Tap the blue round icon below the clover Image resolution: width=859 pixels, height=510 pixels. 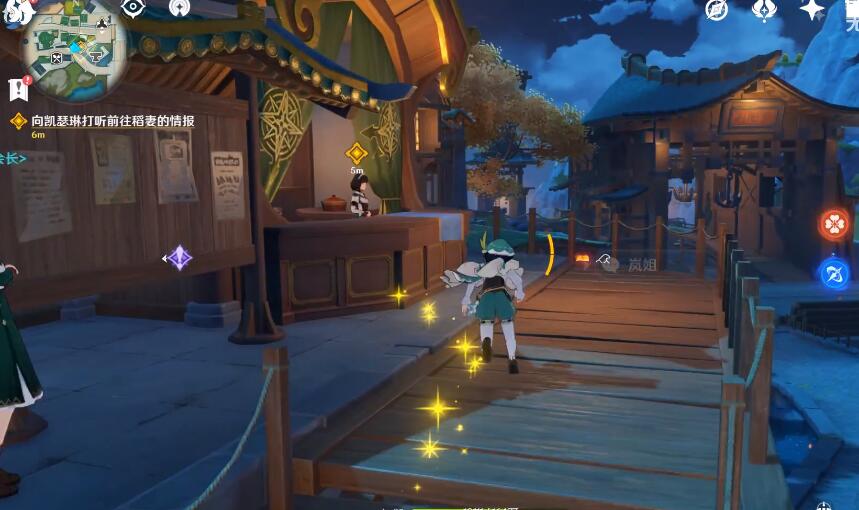click(x=834, y=273)
